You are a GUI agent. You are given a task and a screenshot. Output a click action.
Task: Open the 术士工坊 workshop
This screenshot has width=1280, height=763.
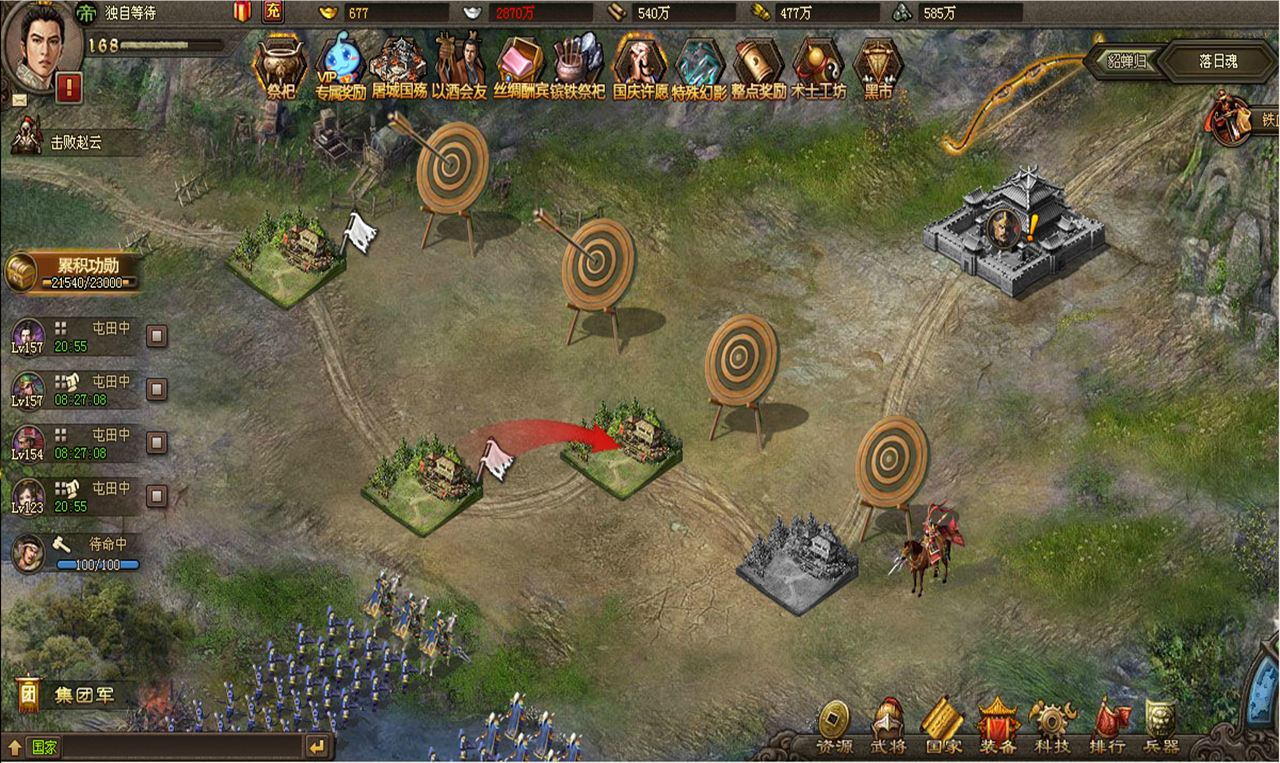(x=818, y=66)
